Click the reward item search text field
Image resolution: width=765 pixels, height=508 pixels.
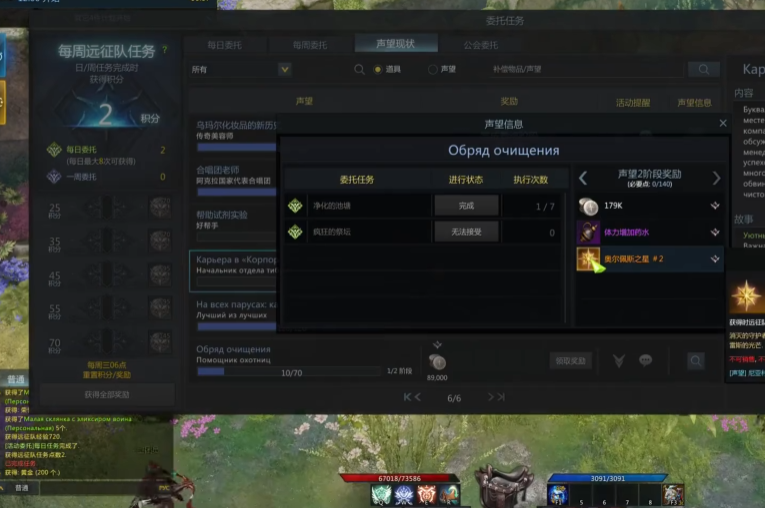coord(571,69)
